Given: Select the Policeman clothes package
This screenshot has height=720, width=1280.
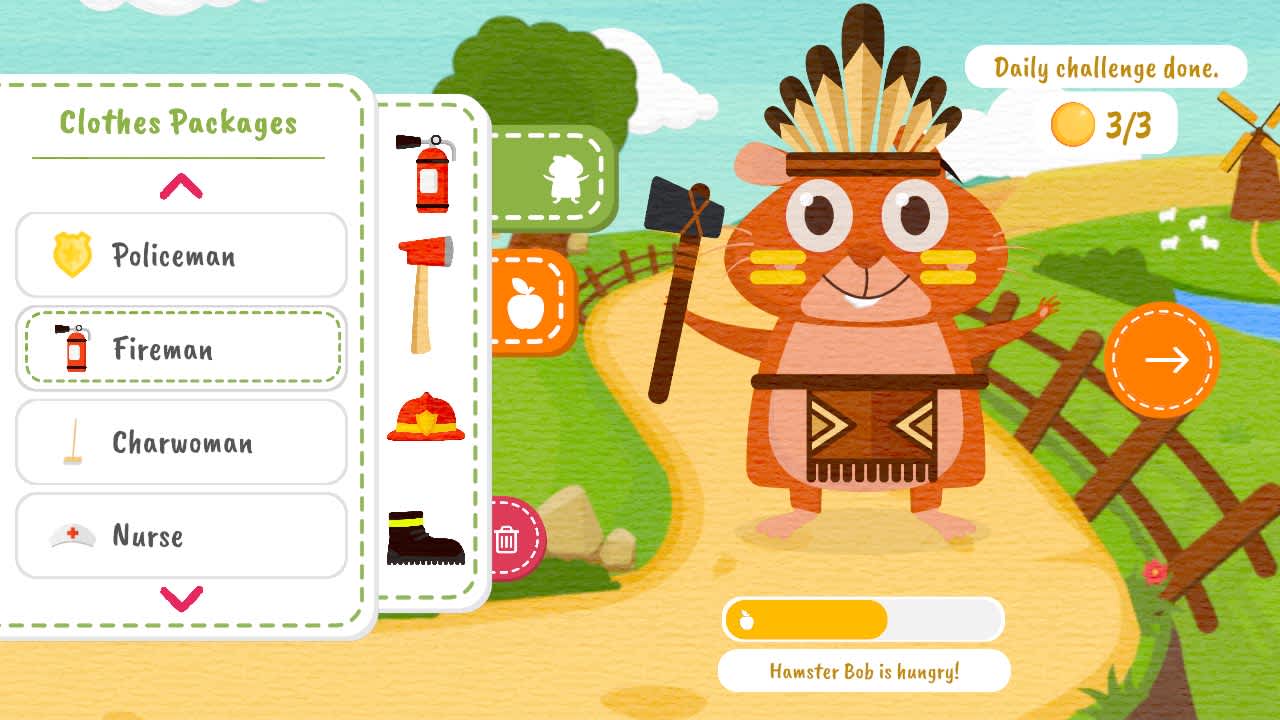Looking at the screenshot, I should (180, 256).
